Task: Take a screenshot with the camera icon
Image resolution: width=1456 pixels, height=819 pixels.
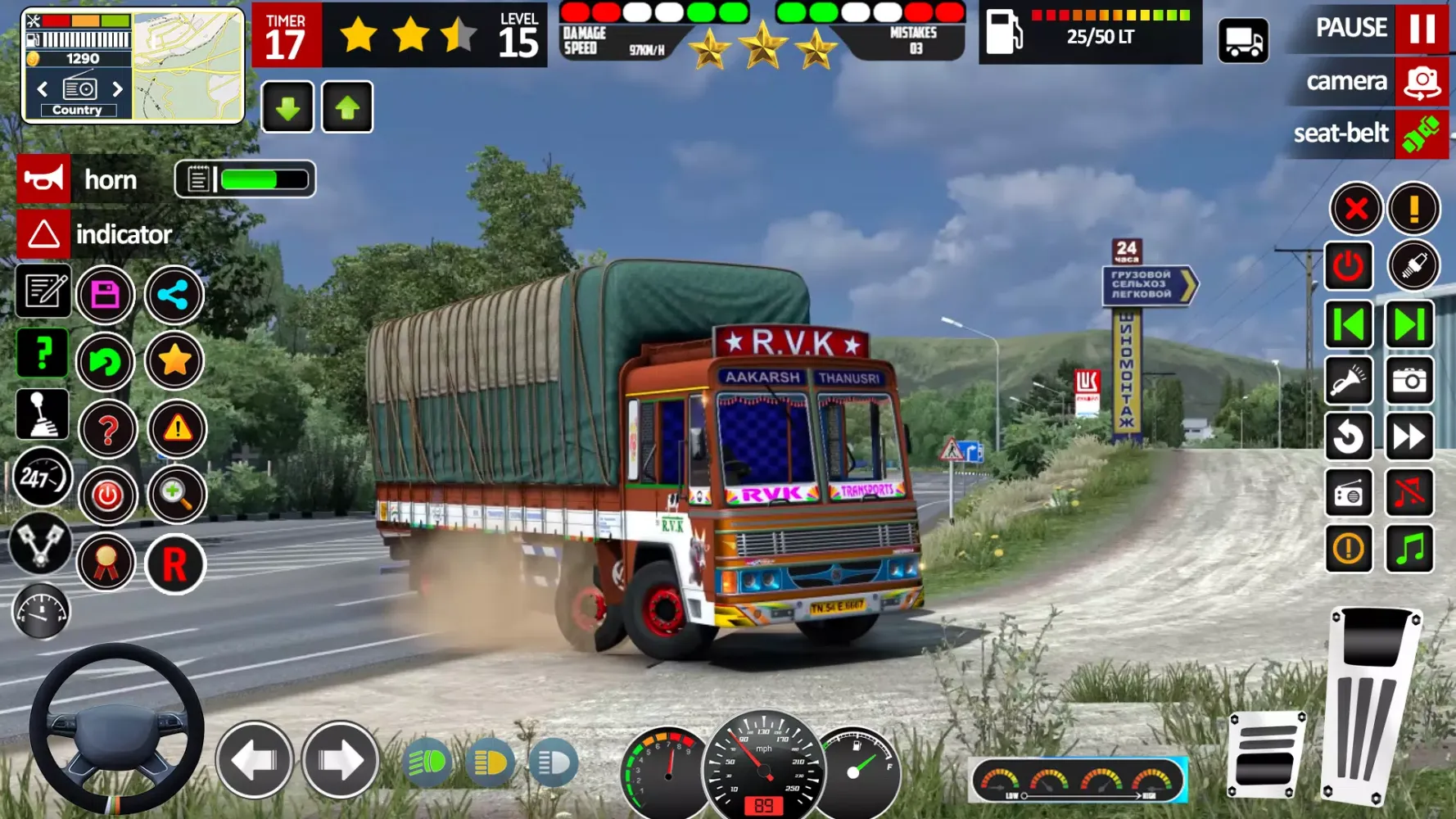Action: 1409,381
